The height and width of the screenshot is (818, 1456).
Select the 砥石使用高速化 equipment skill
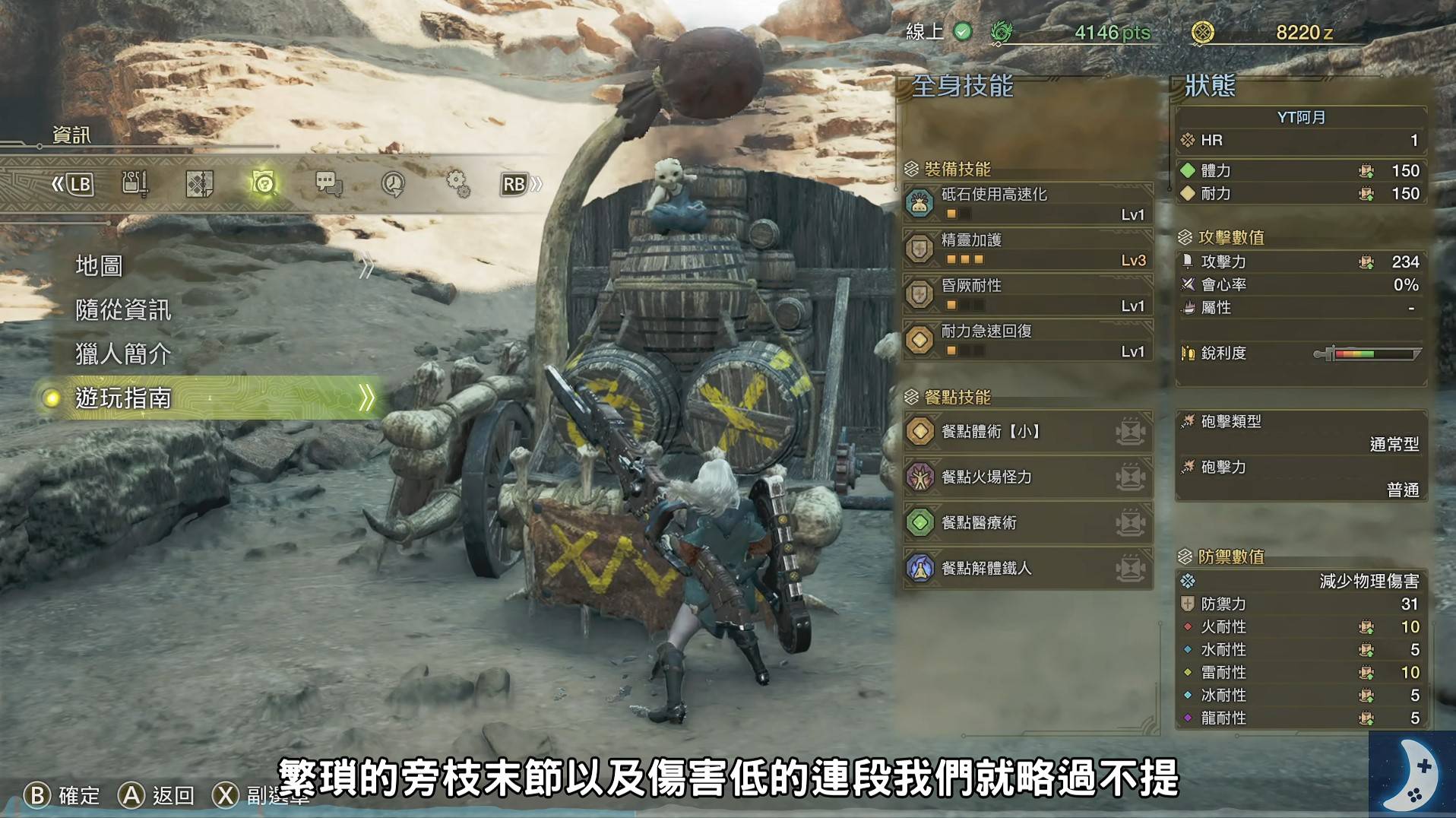(1027, 203)
